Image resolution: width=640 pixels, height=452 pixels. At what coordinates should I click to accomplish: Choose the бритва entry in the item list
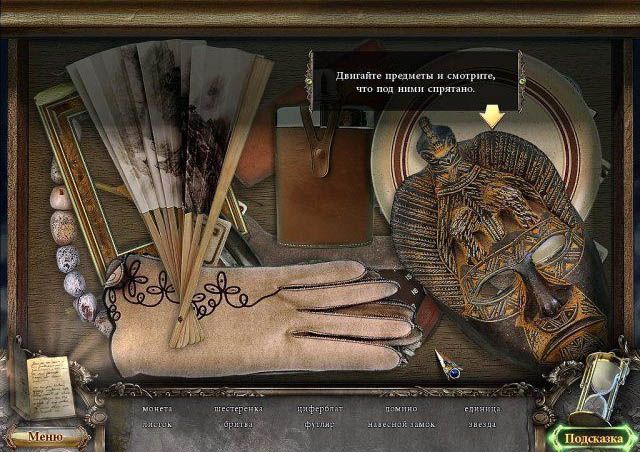[x=239, y=424]
